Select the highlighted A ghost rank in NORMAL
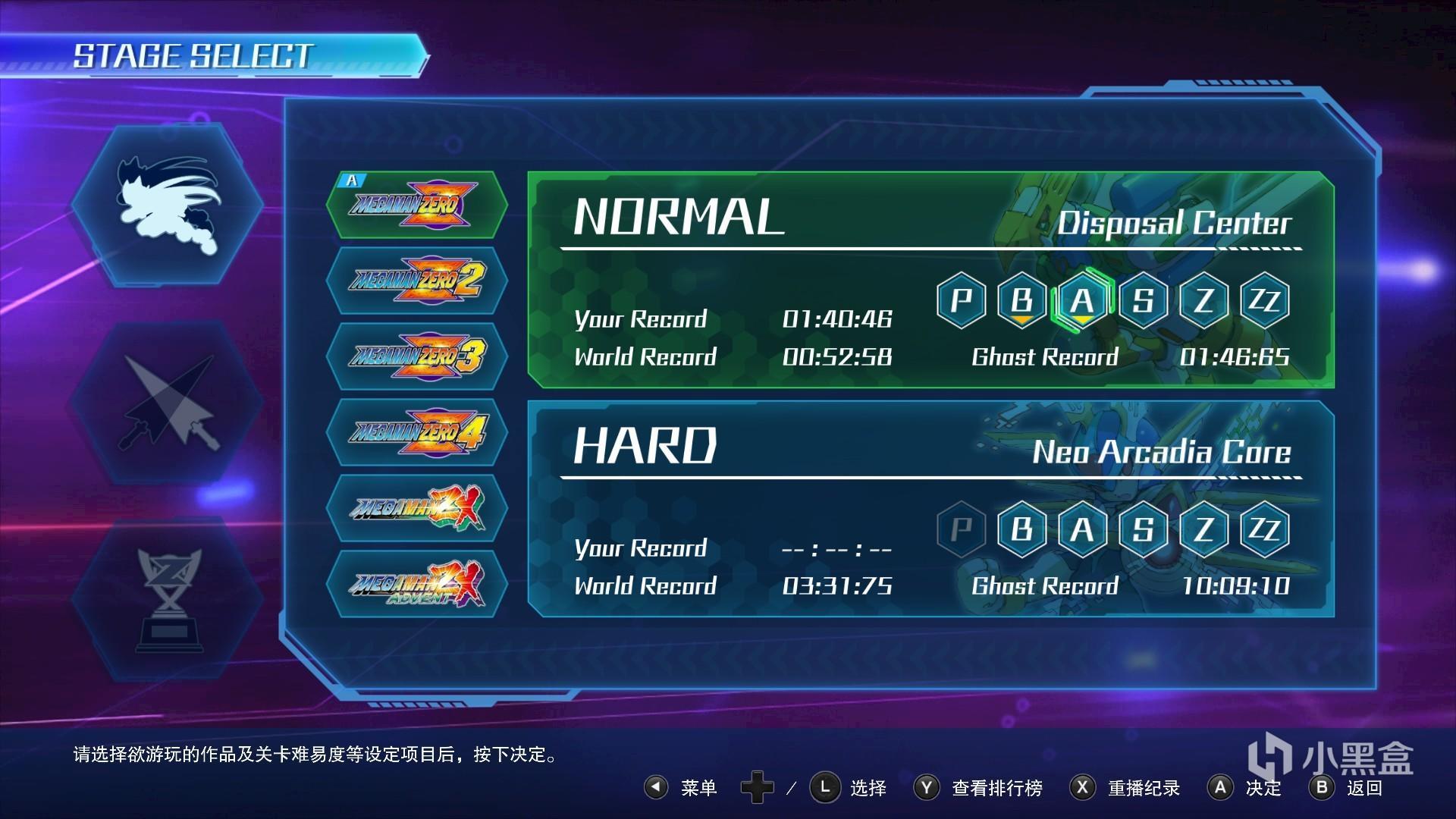1456x819 pixels. point(1082,301)
